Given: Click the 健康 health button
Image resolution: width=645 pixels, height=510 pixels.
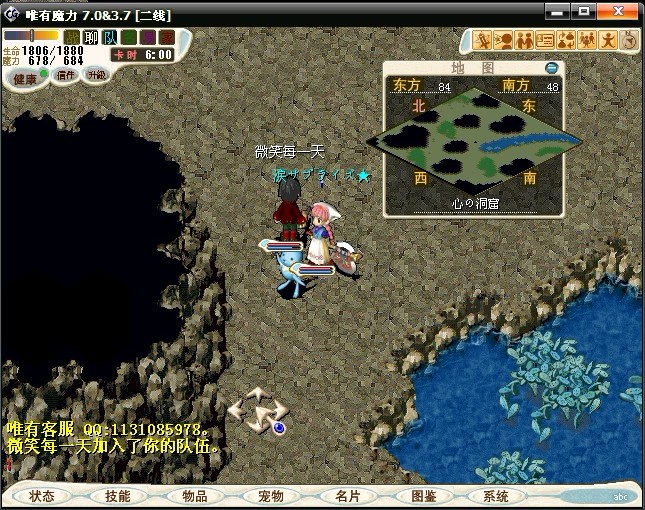Looking at the screenshot, I should (25, 78).
